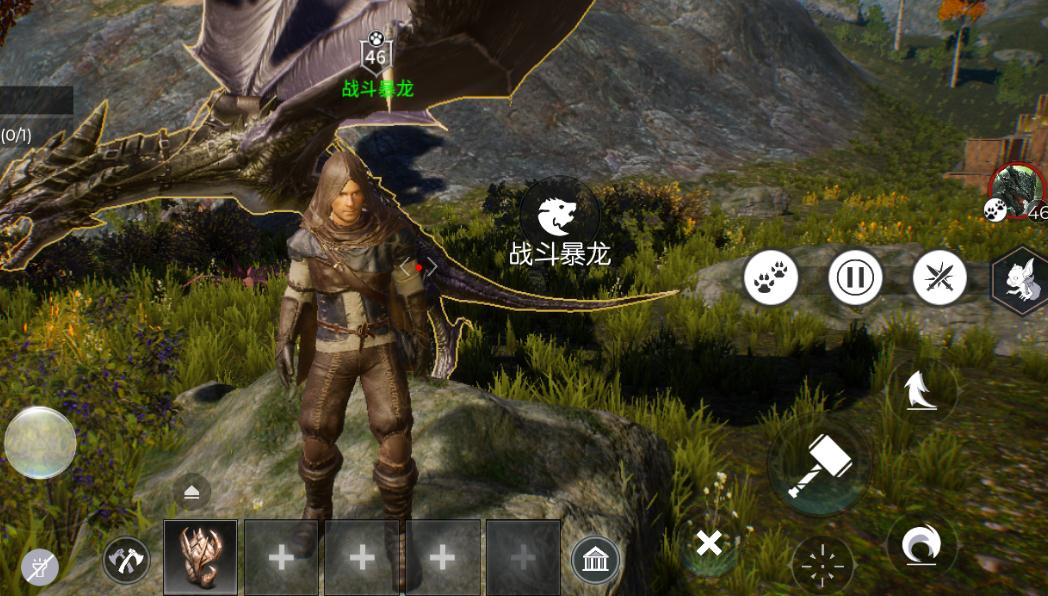Tap the white X cancel button

709,544
